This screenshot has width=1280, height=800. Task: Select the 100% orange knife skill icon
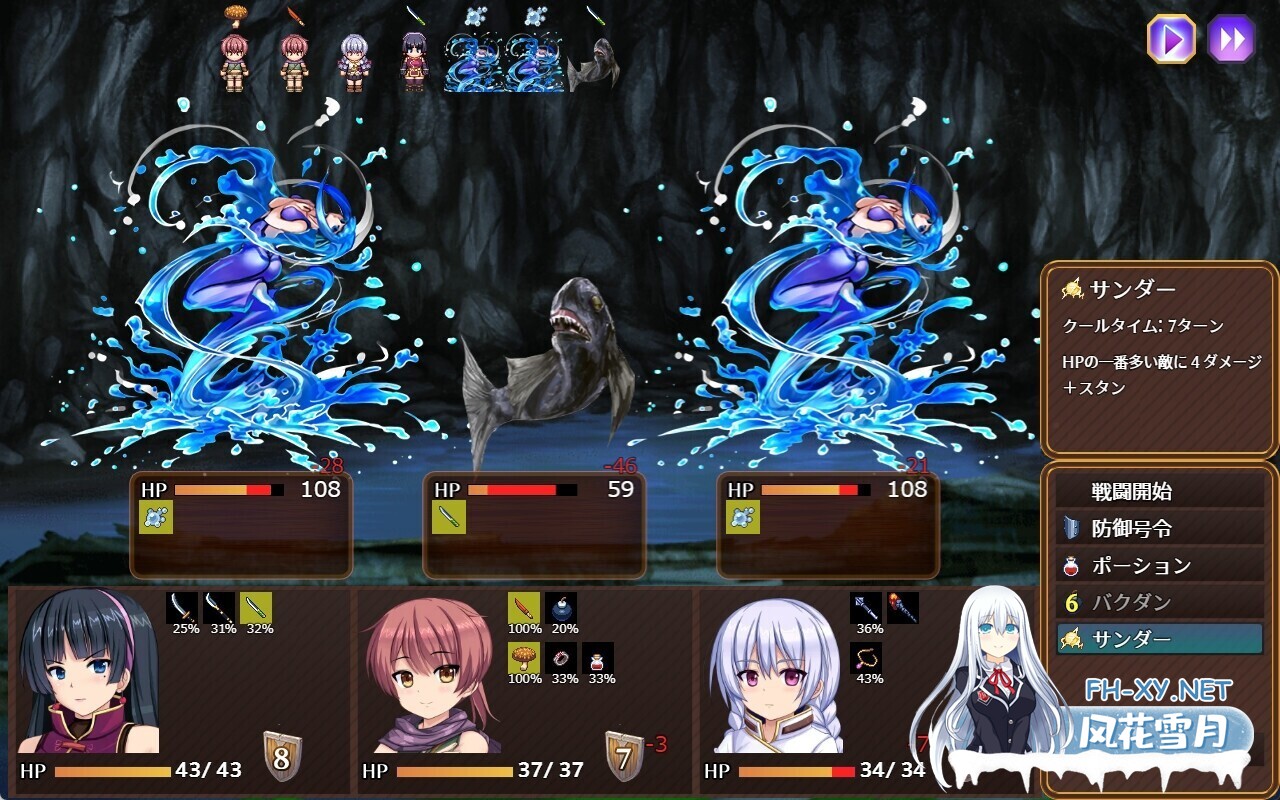522,607
